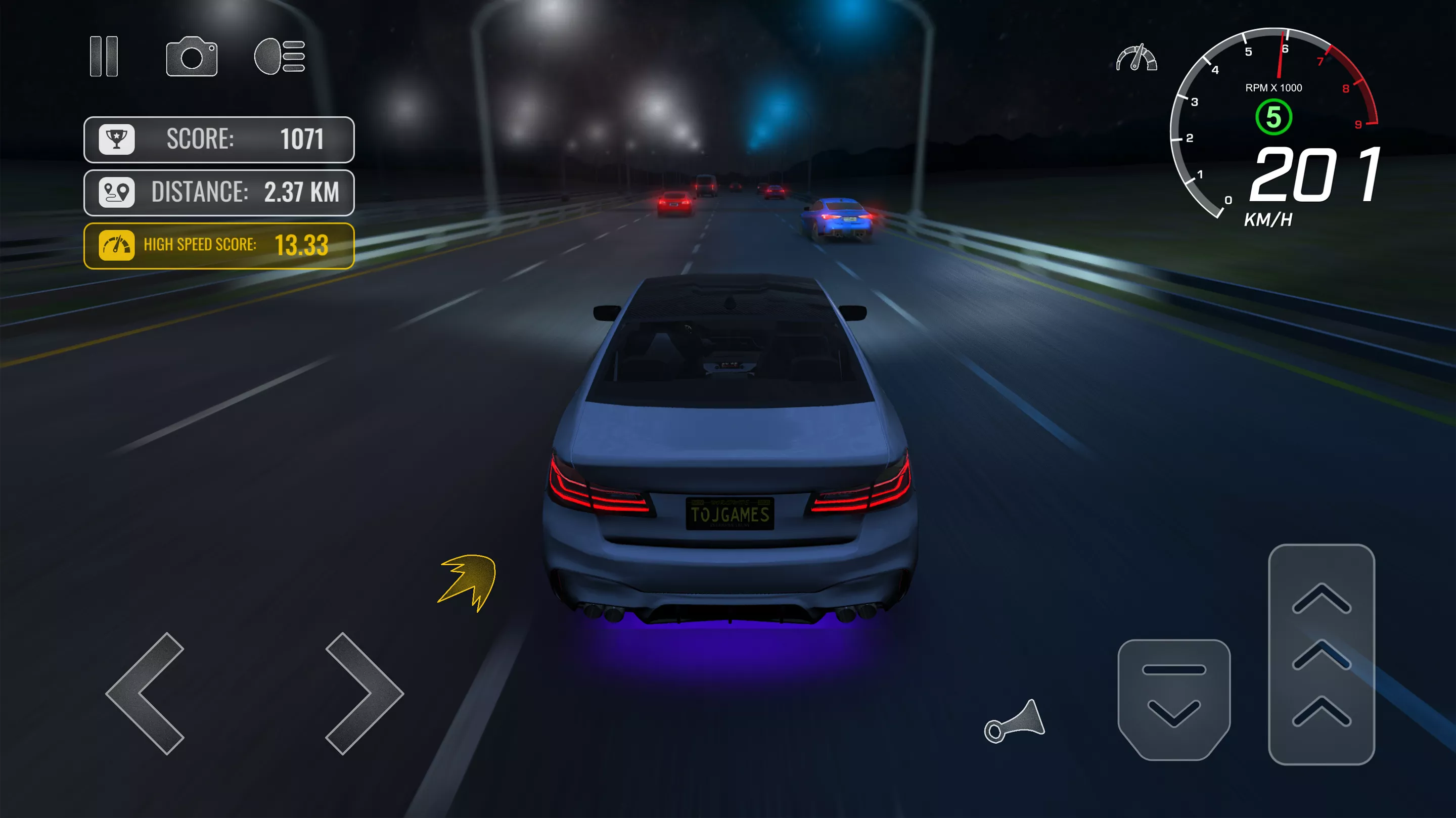This screenshot has height=818, width=1456.
Task: Tap the brake pedal
Action: coord(1174,699)
